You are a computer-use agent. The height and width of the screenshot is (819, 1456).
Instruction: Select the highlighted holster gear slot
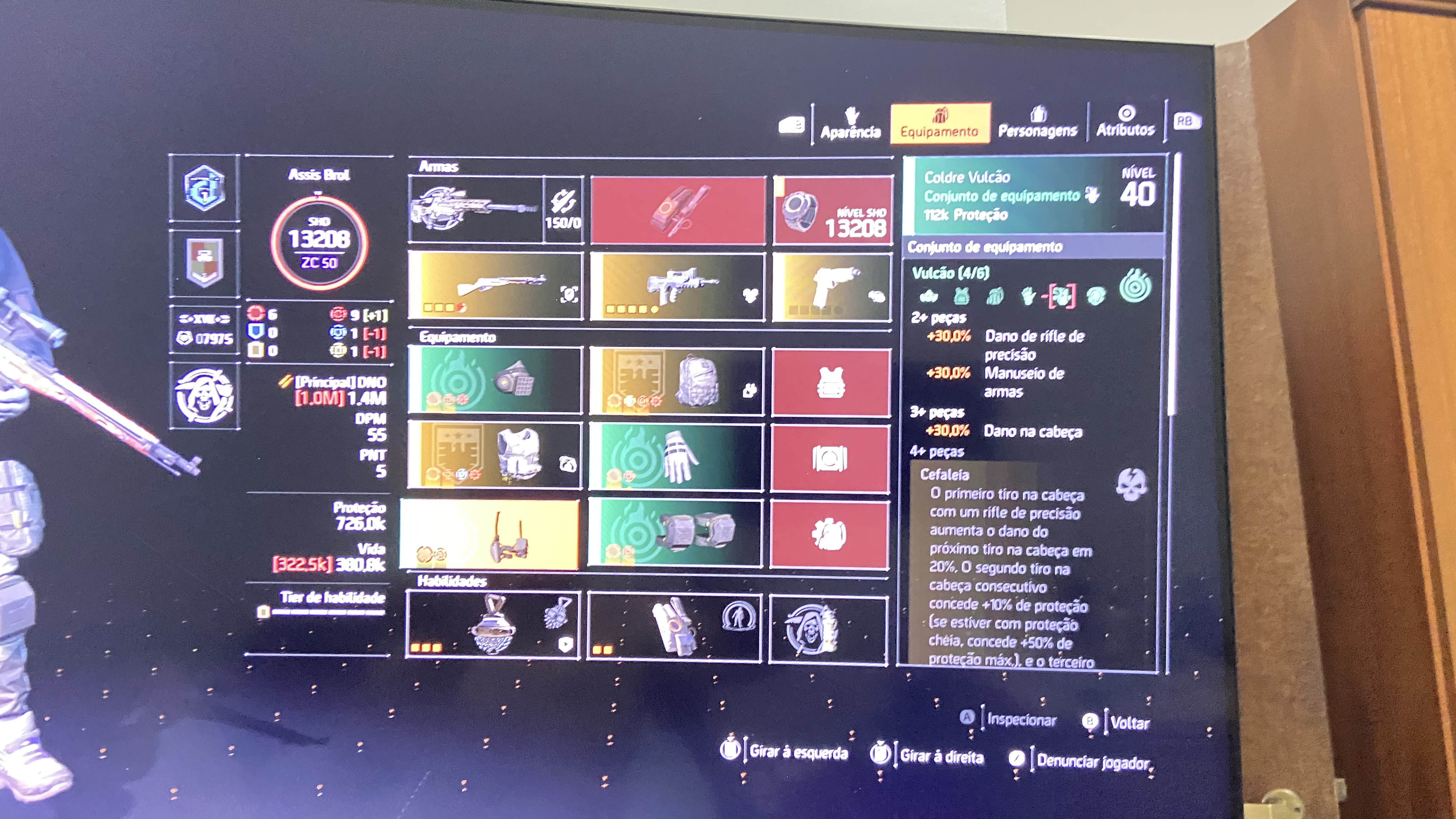[489, 534]
